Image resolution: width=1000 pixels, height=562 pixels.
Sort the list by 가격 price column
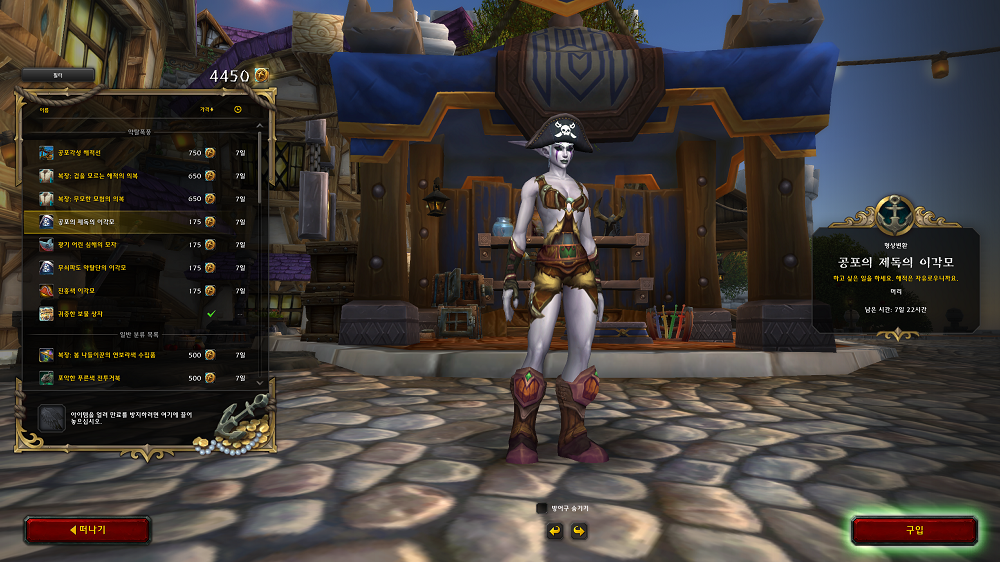(x=206, y=109)
